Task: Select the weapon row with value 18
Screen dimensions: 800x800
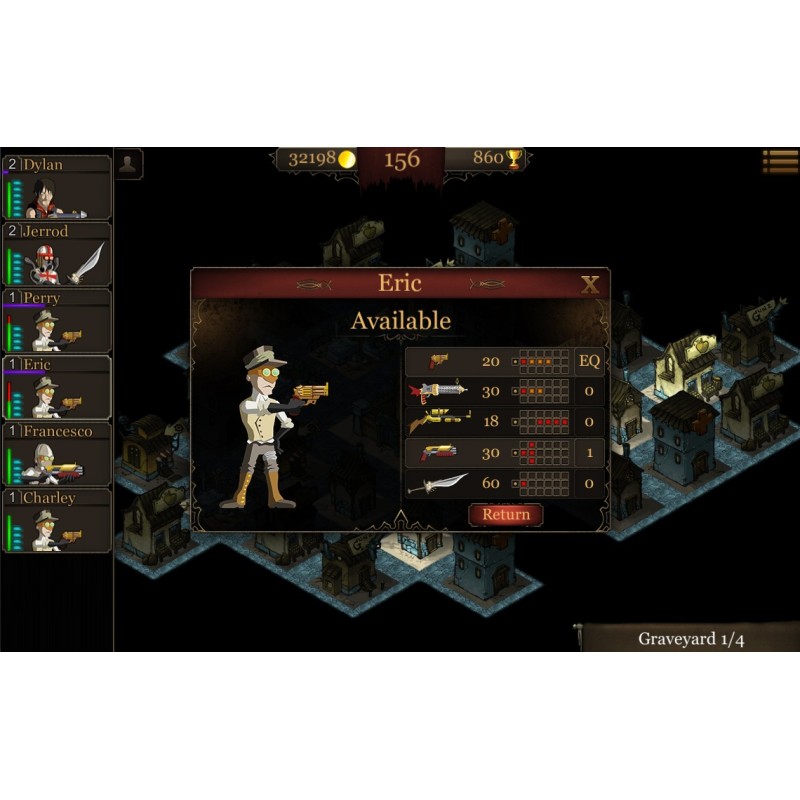Action: coord(504,422)
